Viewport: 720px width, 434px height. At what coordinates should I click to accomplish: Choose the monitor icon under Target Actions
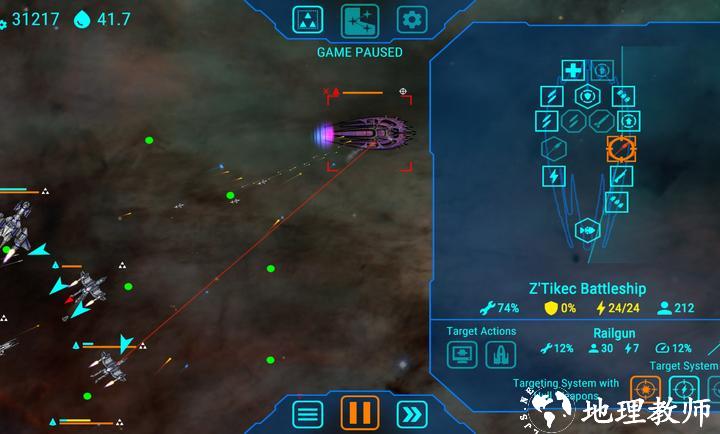click(463, 354)
